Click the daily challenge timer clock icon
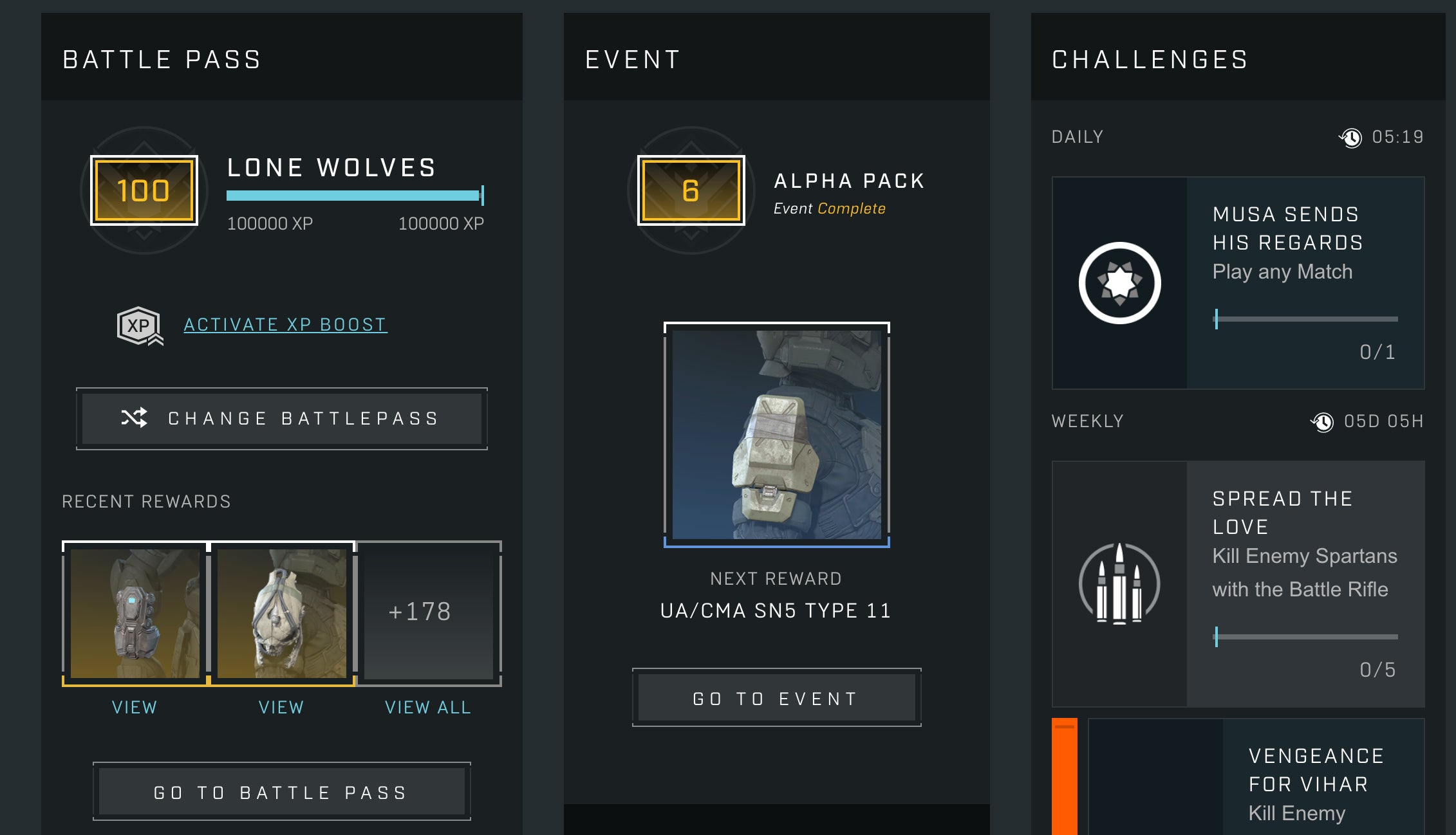This screenshot has width=1456, height=835. coord(1350,136)
